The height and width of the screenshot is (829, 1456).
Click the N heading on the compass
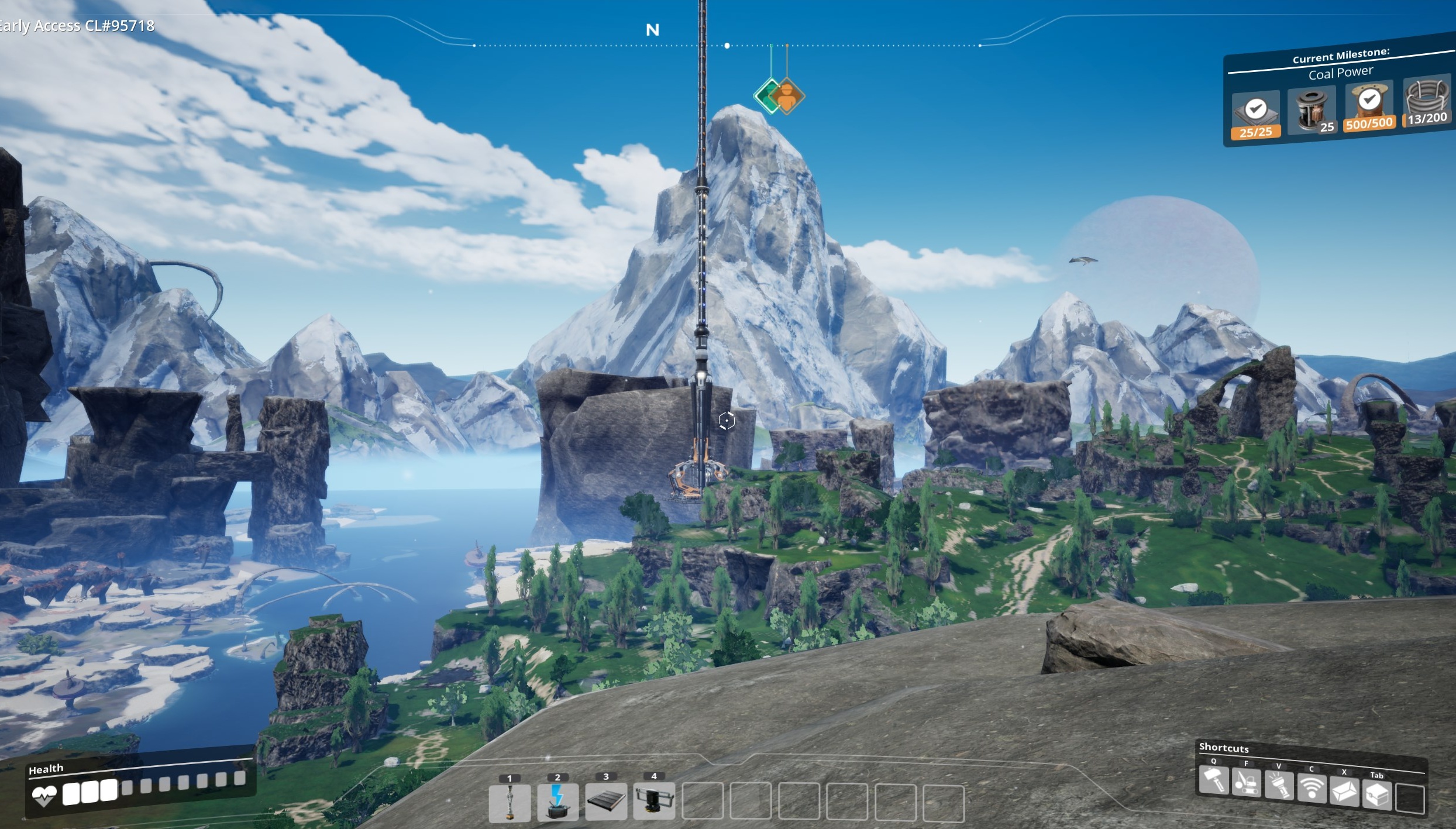pos(652,30)
